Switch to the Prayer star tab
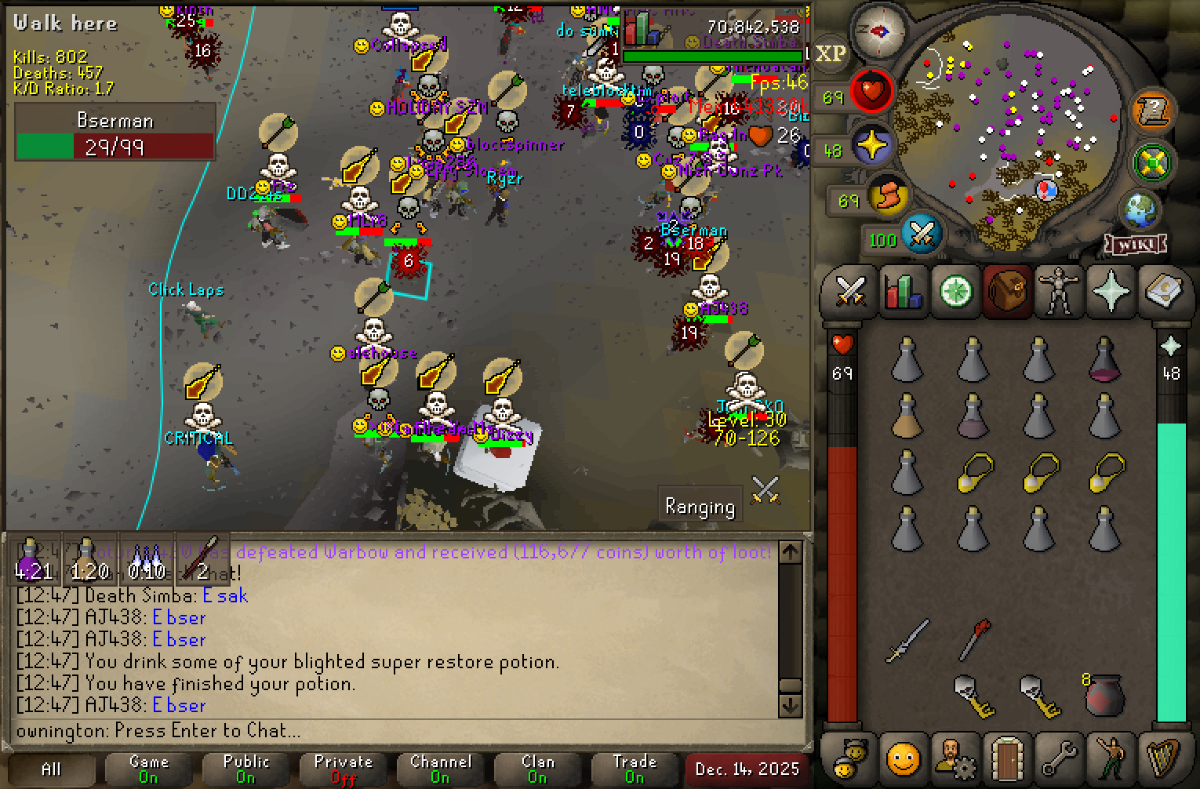1200x789 pixels. point(1111,292)
